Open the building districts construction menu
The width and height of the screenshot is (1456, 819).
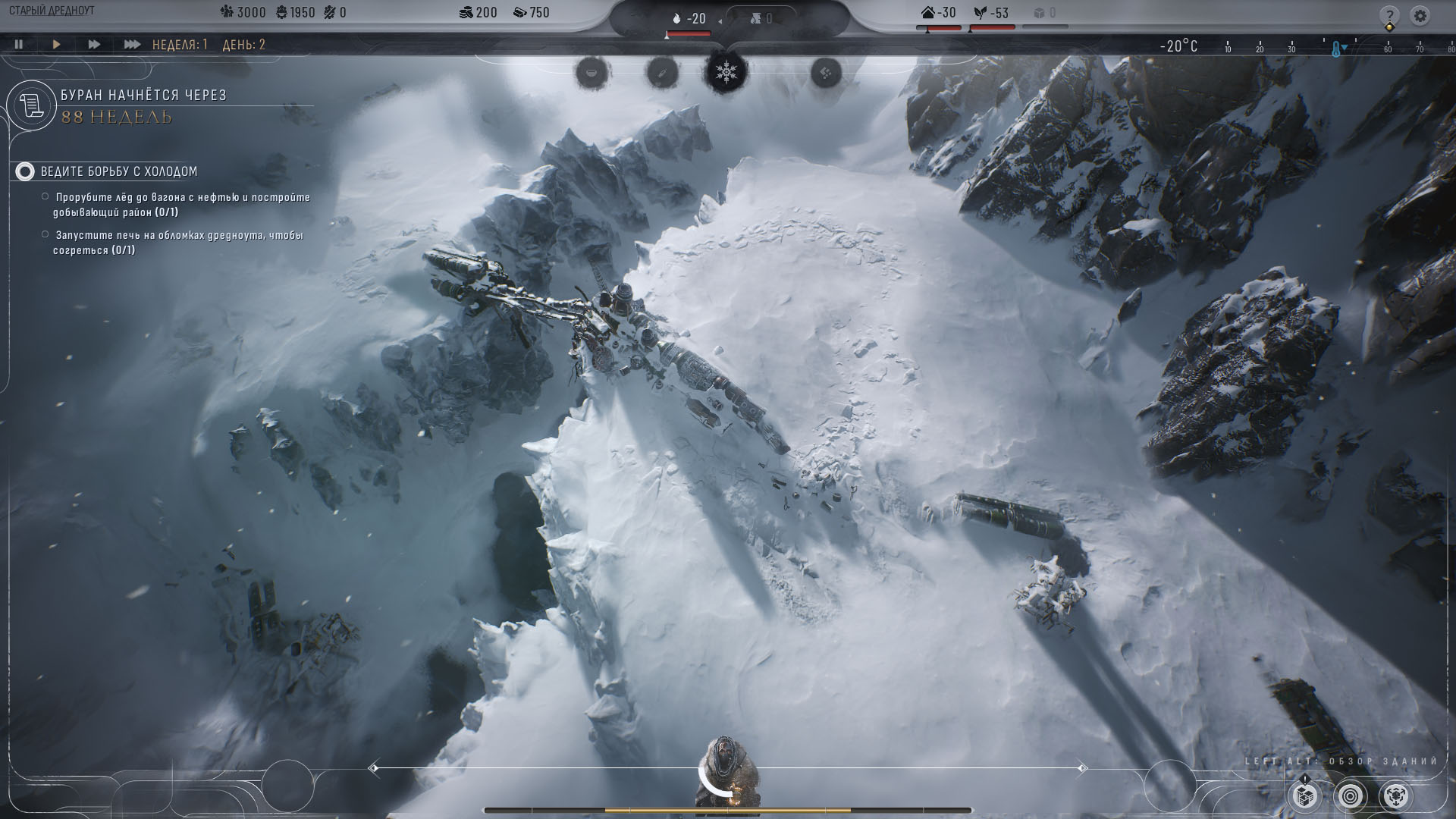tap(1305, 796)
